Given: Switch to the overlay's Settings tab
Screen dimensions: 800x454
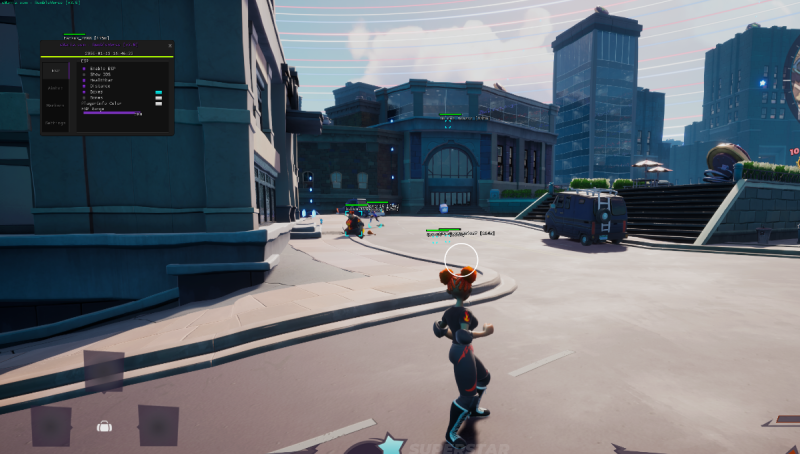Looking at the screenshot, I should pyautogui.click(x=55, y=123).
